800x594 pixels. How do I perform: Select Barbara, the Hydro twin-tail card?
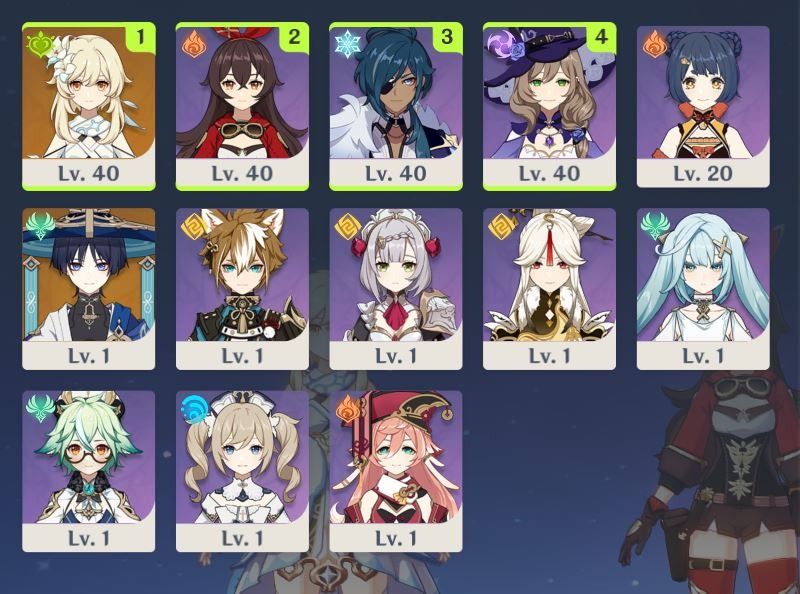click(242, 470)
